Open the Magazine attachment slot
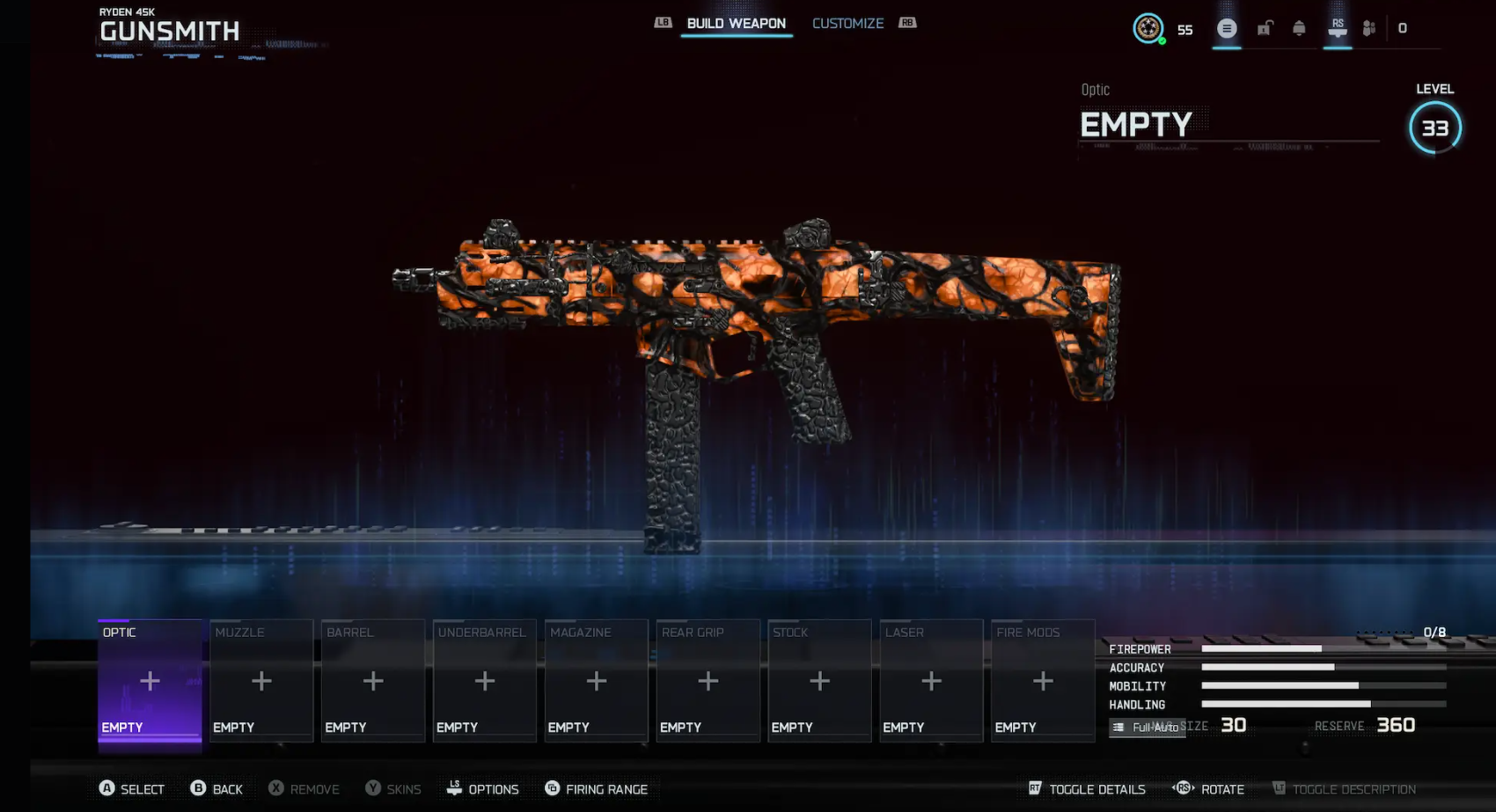This screenshot has width=1496, height=812. tap(597, 681)
